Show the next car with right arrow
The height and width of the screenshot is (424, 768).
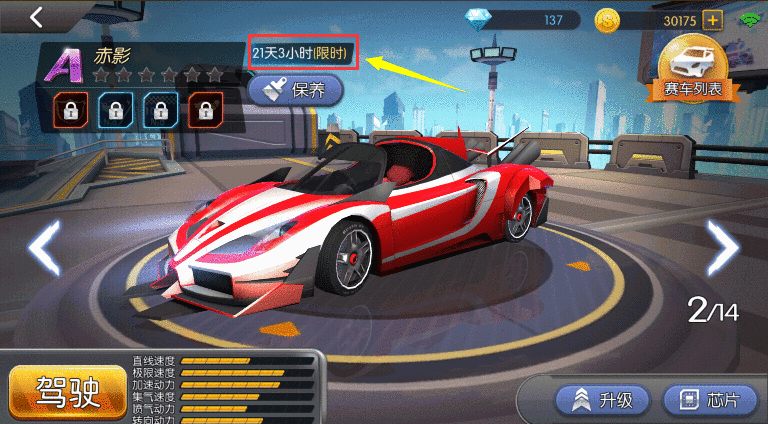pos(722,247)
